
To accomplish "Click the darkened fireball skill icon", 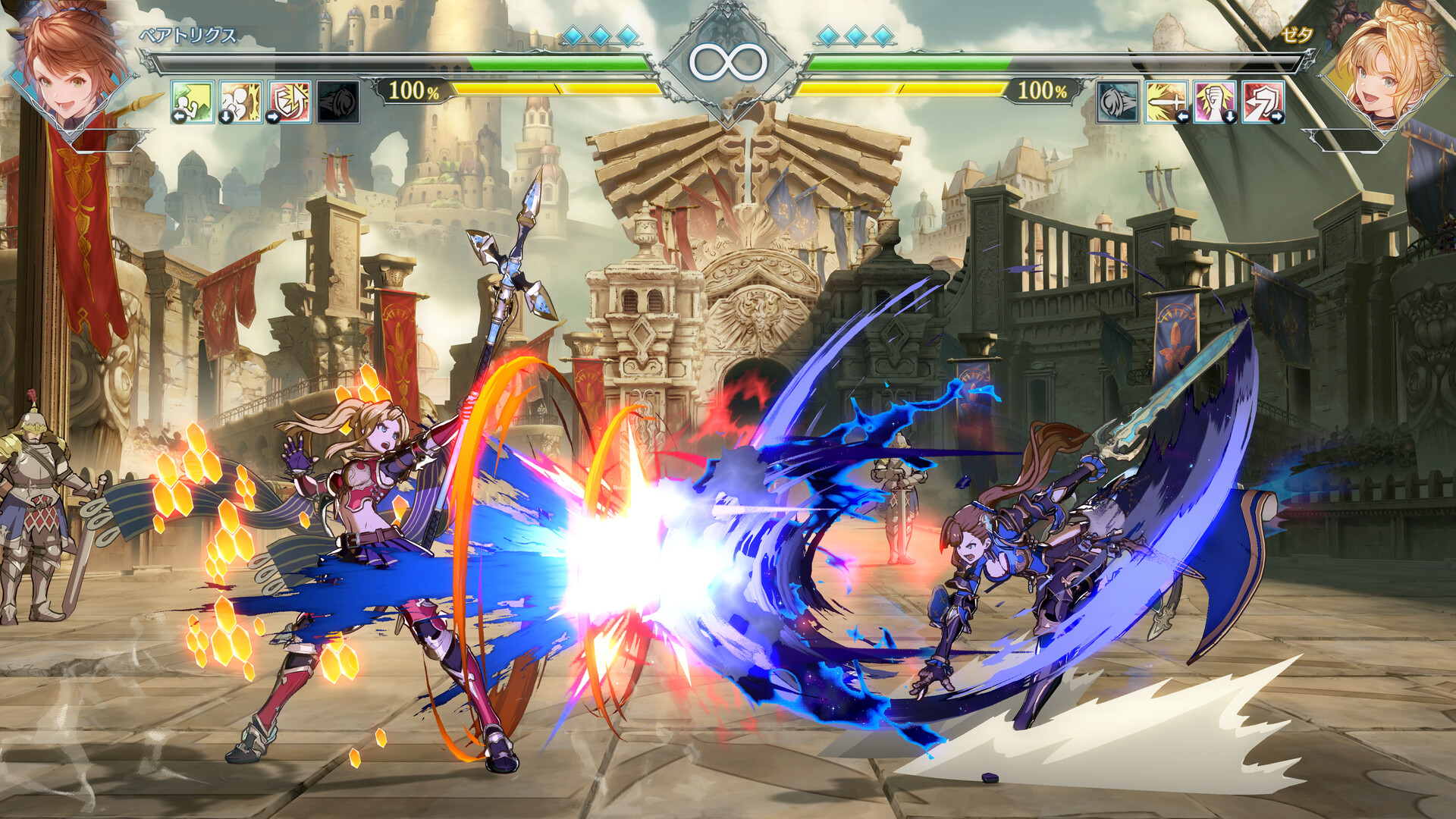I will coord(338,102).
